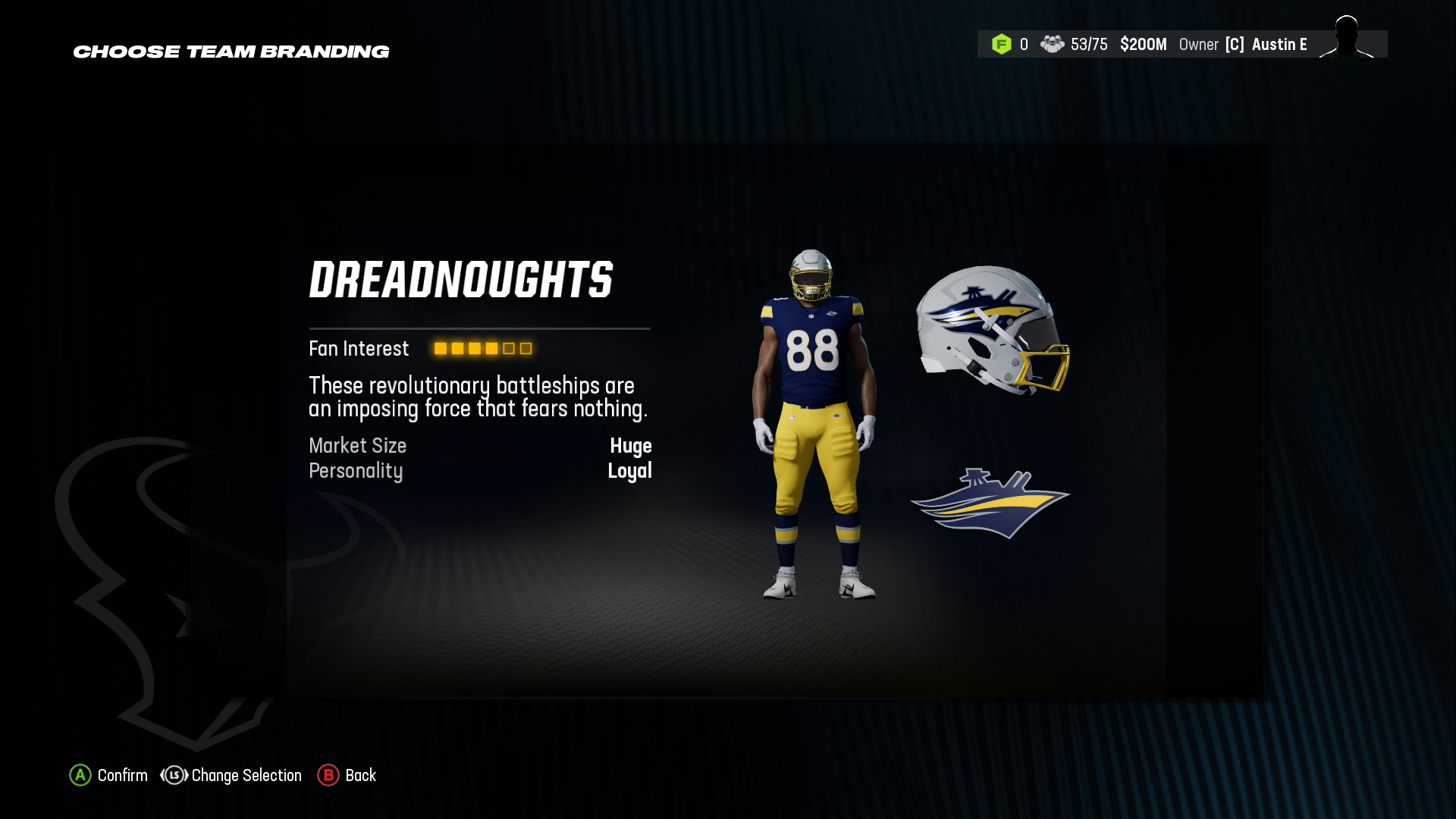Click the LS Change Selection stick icon
This screenshot has width=1456, height=819.
click(x=174, y=776)
